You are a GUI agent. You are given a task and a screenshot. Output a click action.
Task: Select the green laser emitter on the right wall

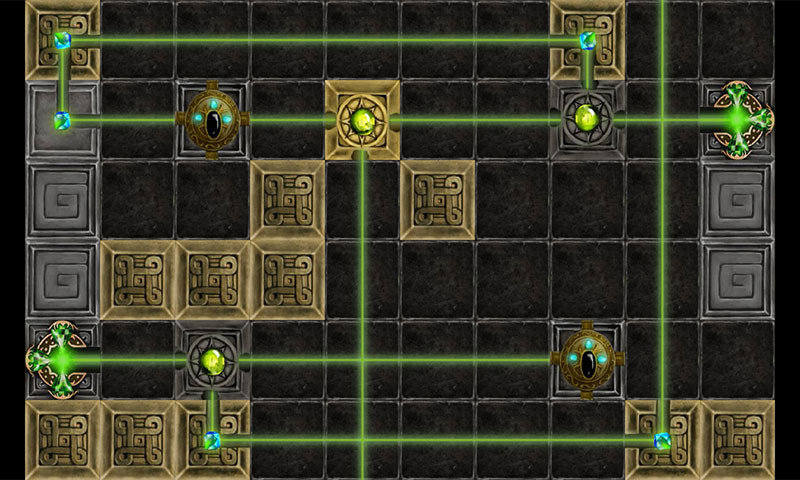pyautogui.click(x=741, y=120)
